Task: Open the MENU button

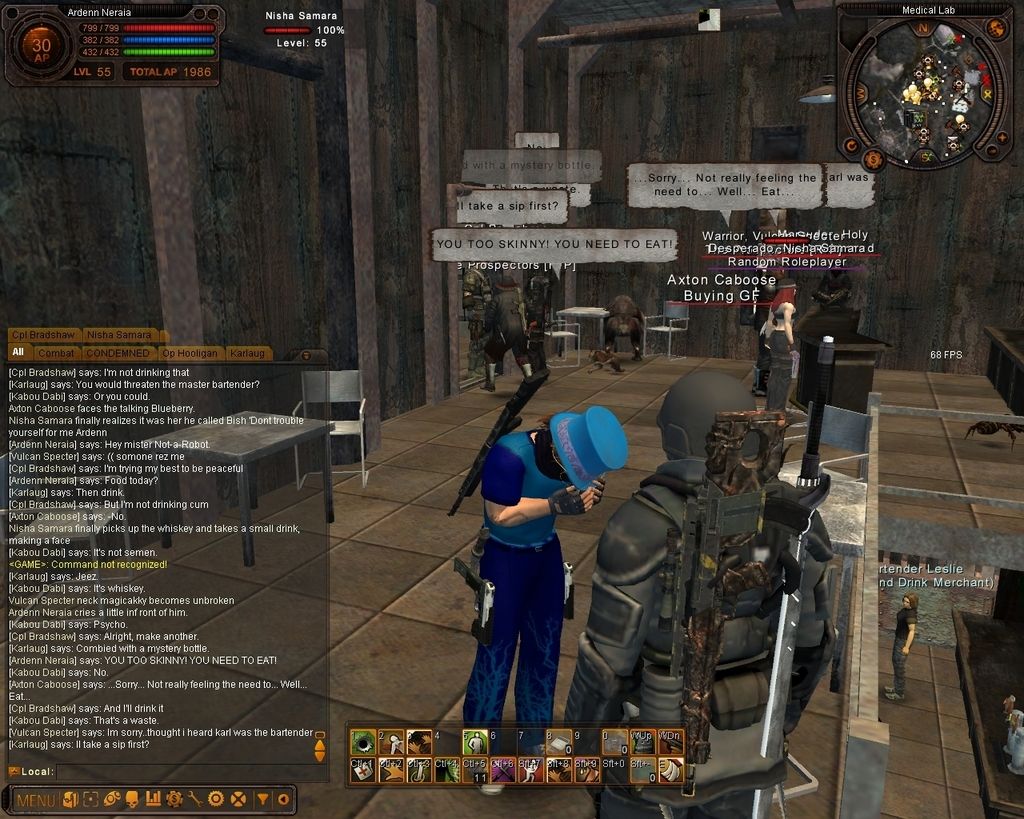Action: [35, 799]
